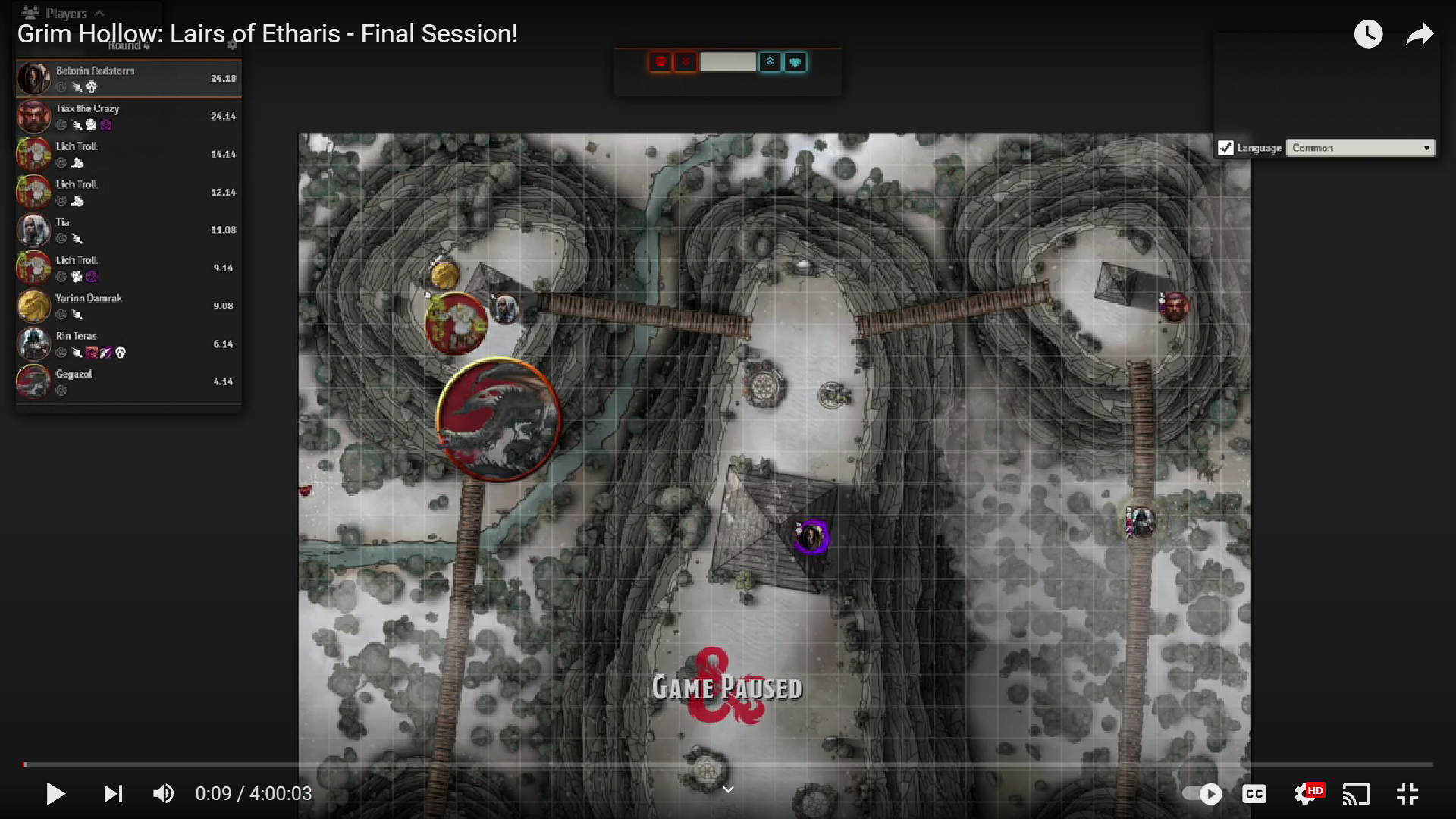Click the red double-chevron down button

686,62
